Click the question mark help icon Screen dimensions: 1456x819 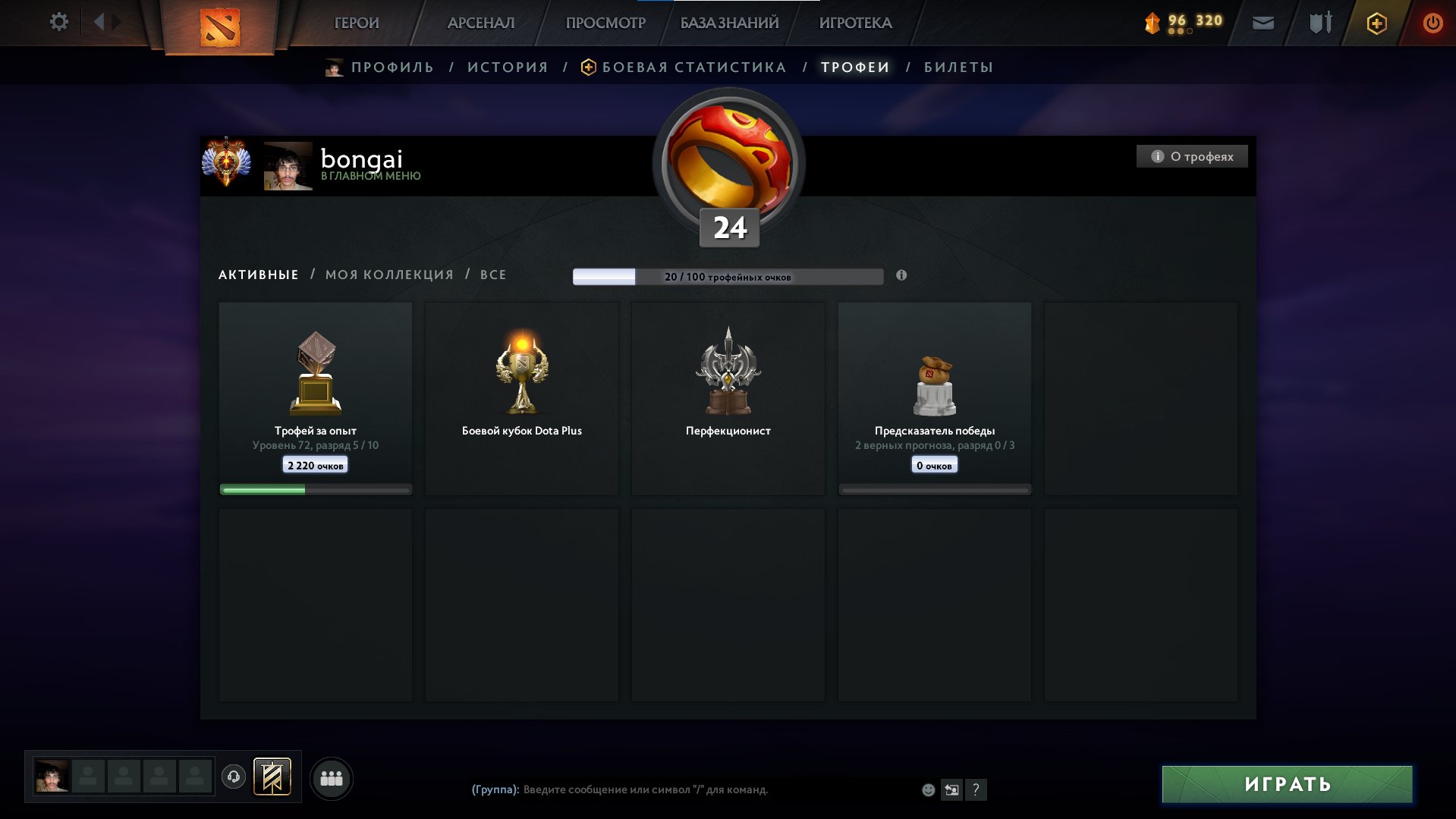976,790
